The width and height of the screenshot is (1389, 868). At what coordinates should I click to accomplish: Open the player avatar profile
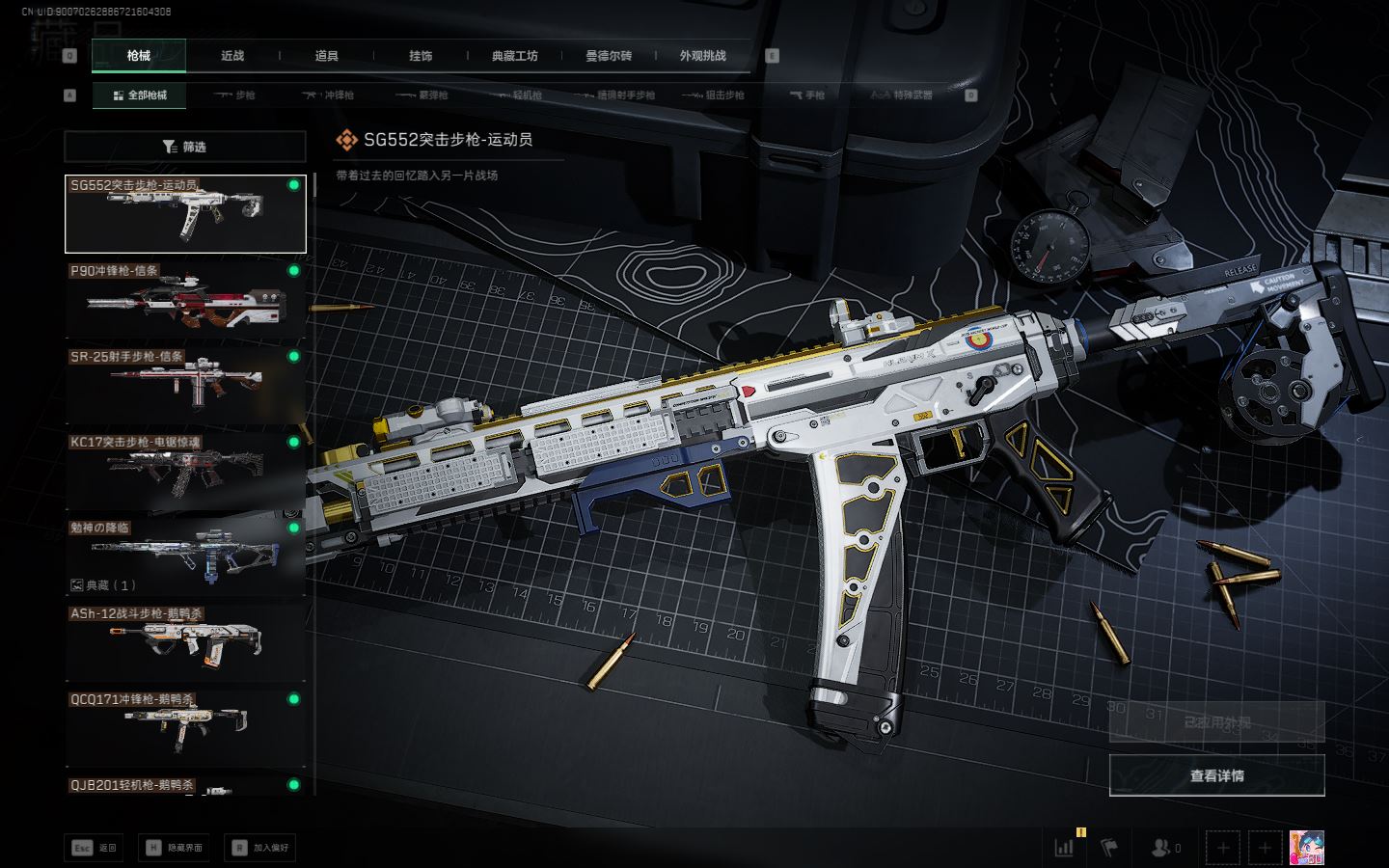[1306, 848]
